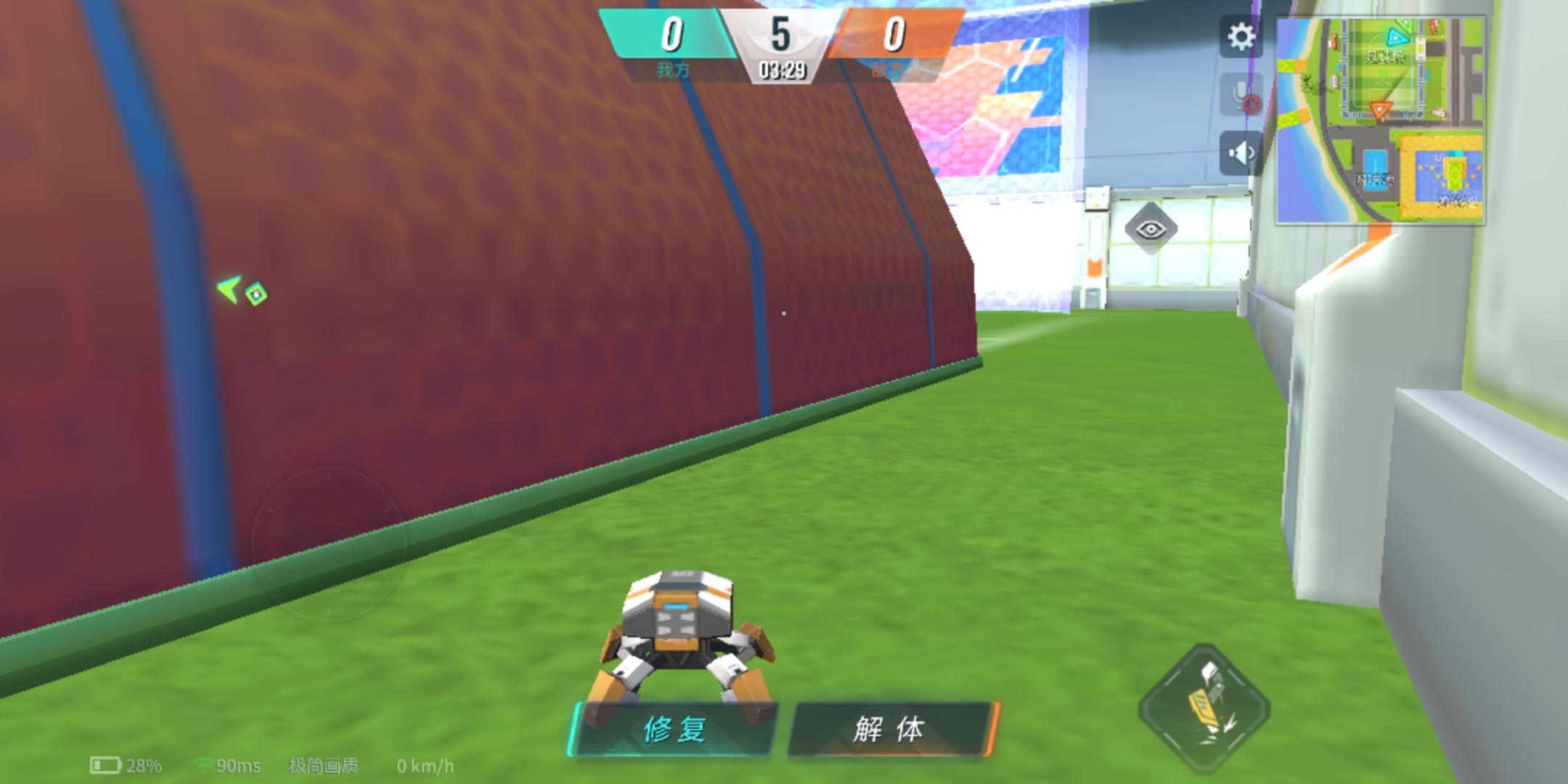The width and height of the screenshot is (1568, 784).
Task: Toggle game sound with the speaker control
Action: click(1242, 151)
